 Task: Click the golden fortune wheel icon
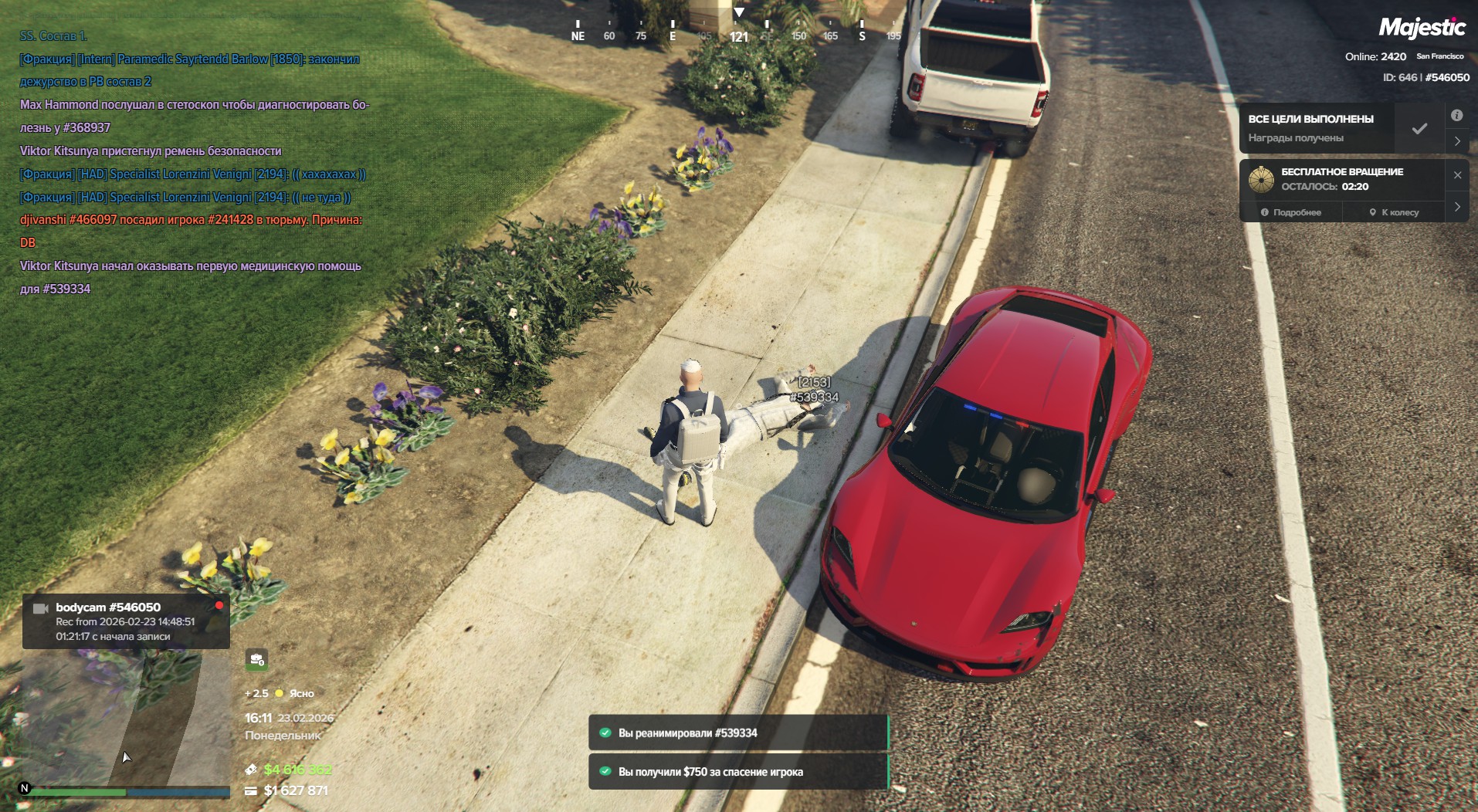pos(1261,179)
